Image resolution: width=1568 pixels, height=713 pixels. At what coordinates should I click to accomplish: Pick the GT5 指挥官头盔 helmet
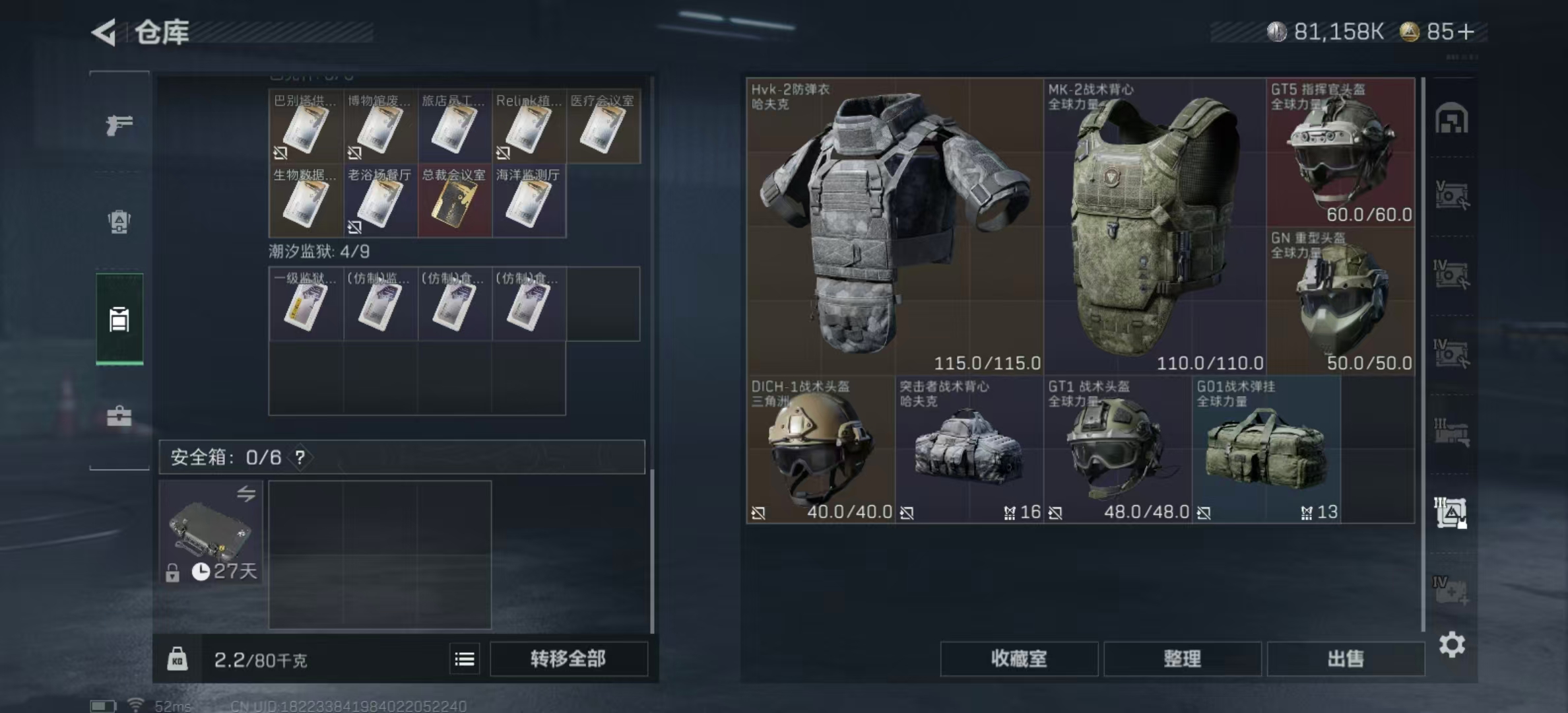coord(1340,153)
